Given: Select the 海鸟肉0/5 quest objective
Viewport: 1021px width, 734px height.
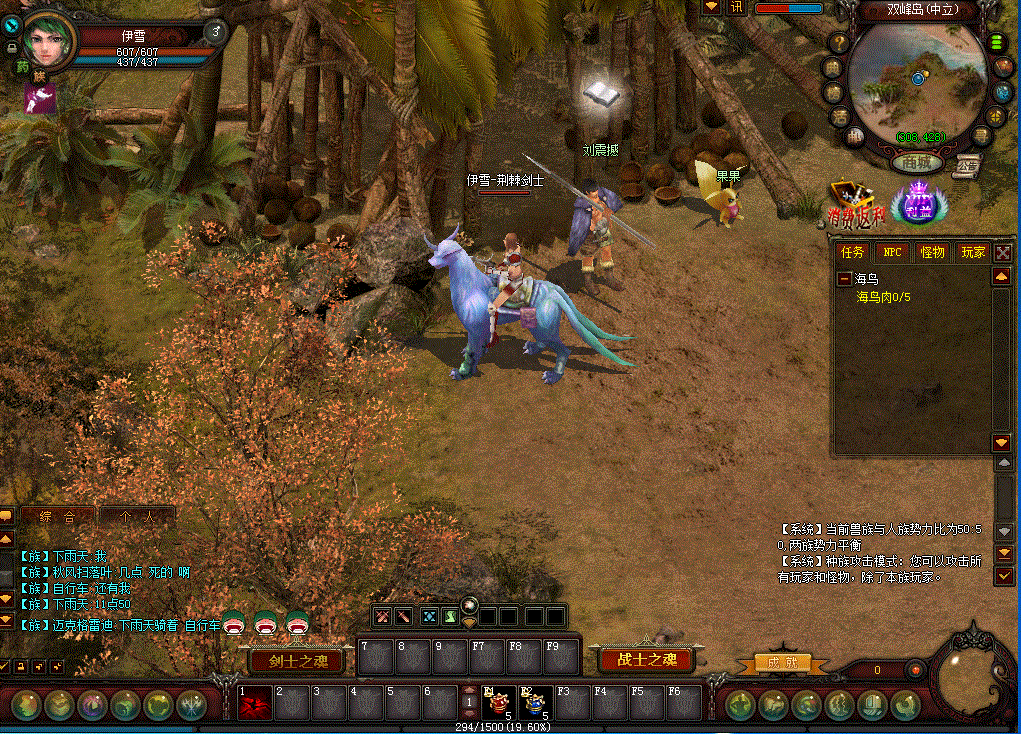Looking at the screenshot, I should (x=883, y=297).
